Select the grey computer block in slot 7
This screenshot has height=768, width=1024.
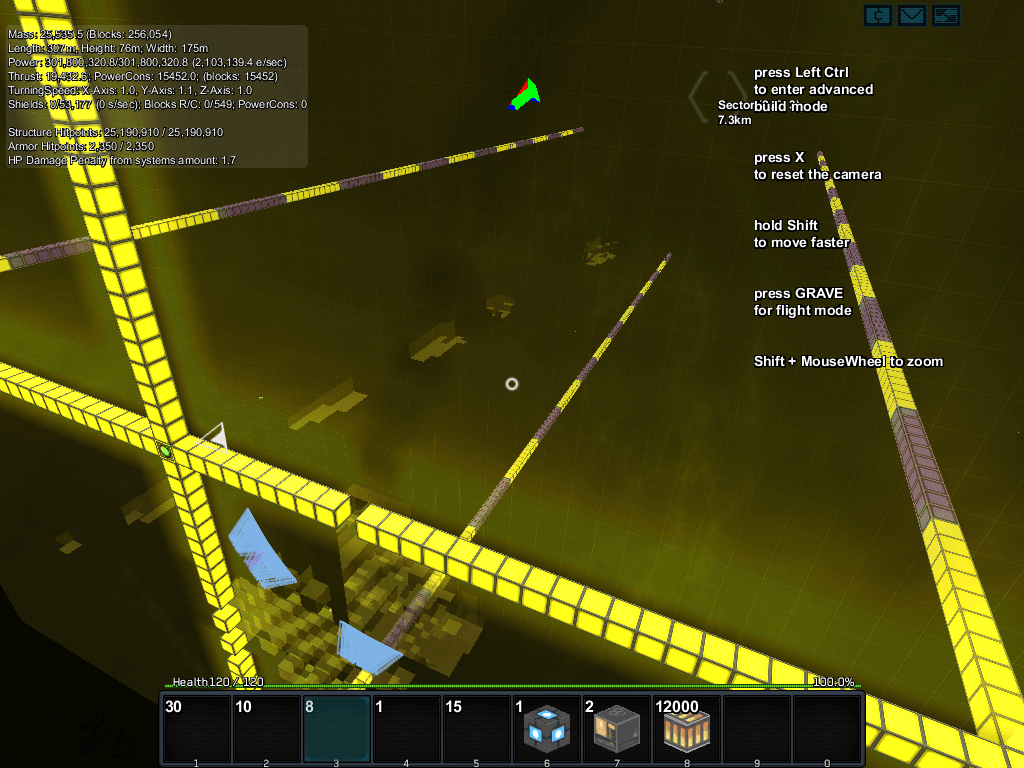(x=616, y=729)
